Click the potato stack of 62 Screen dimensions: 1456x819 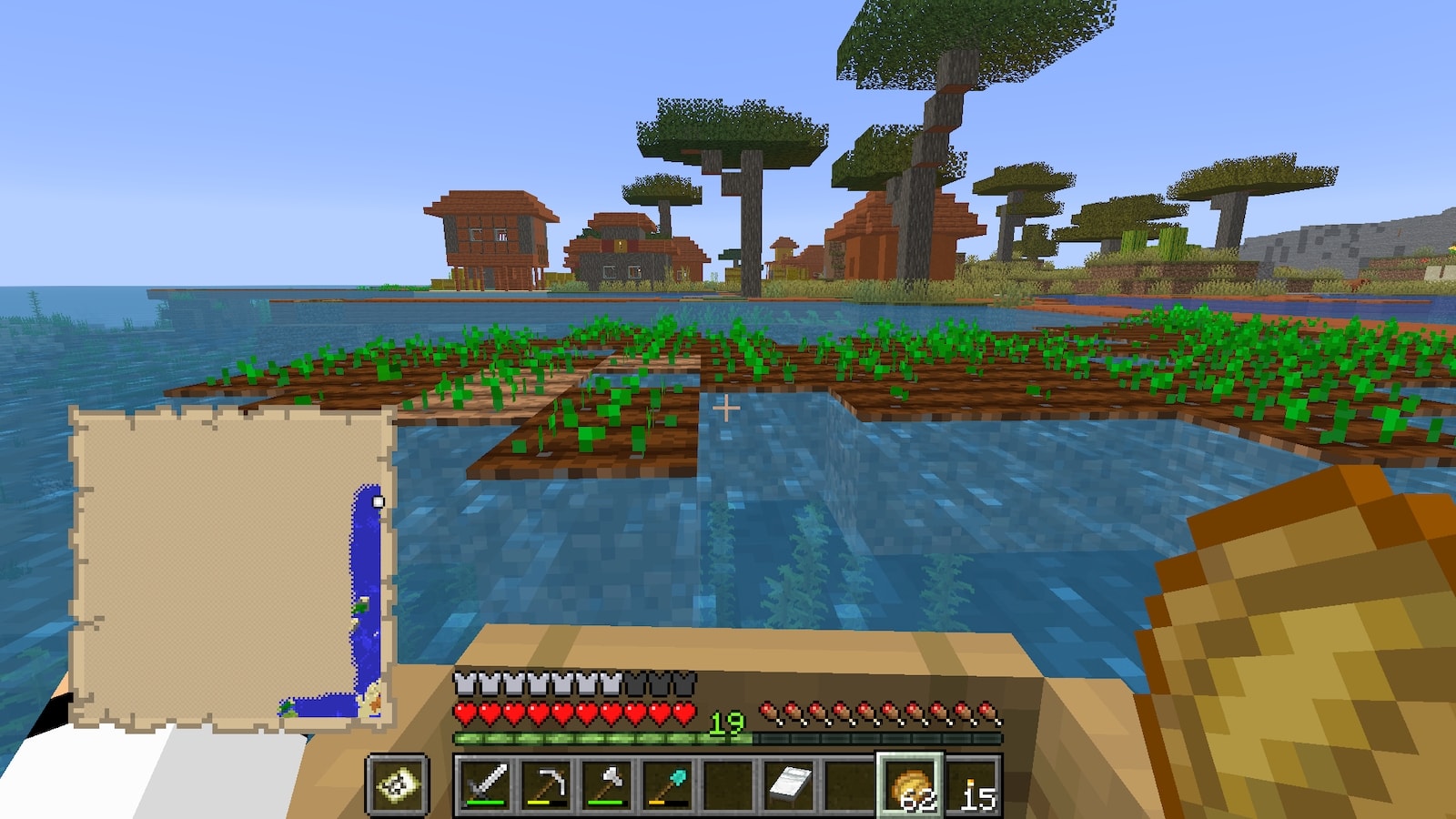910,784
